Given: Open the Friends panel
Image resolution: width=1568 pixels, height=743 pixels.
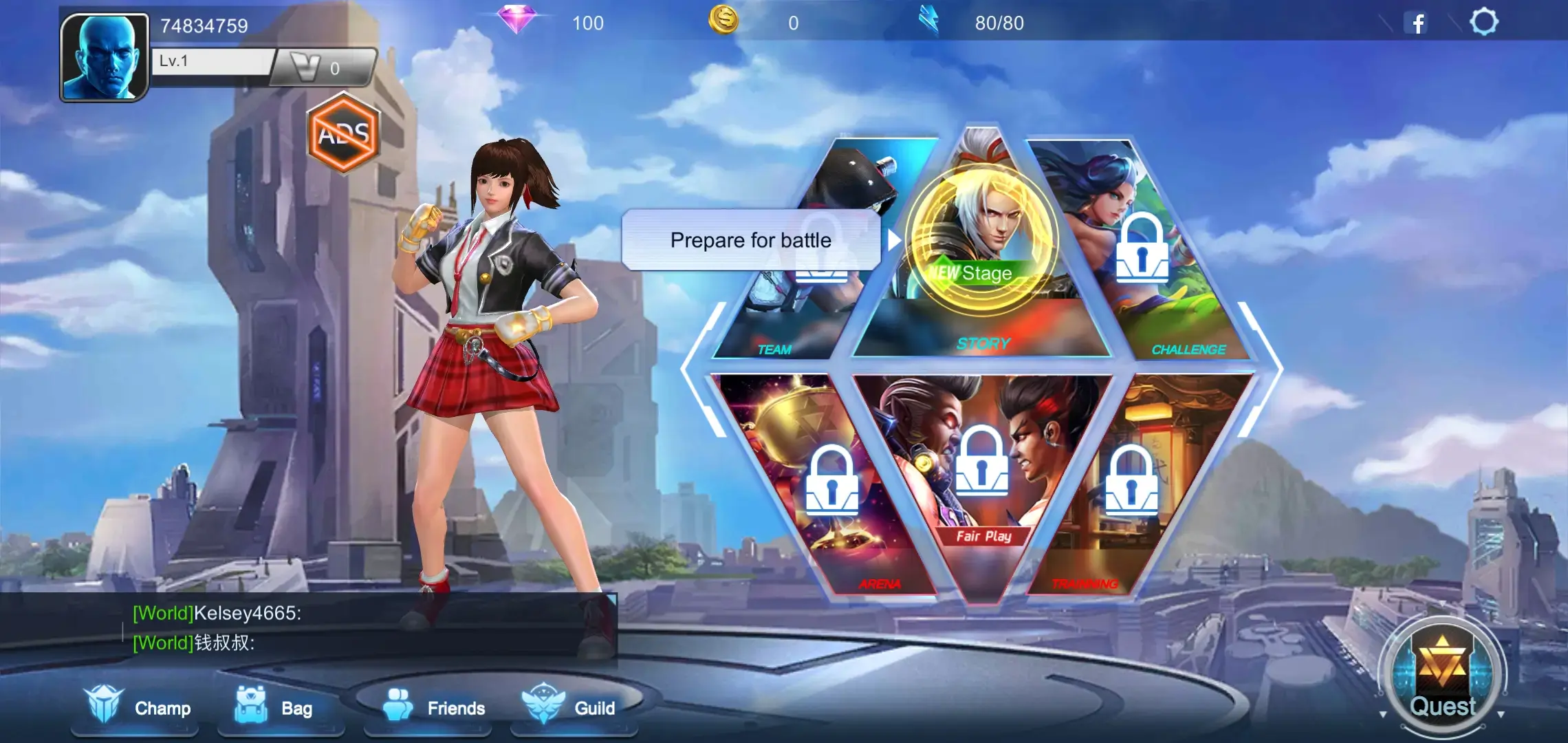Looking at the screenshot, I should point(426,707).
